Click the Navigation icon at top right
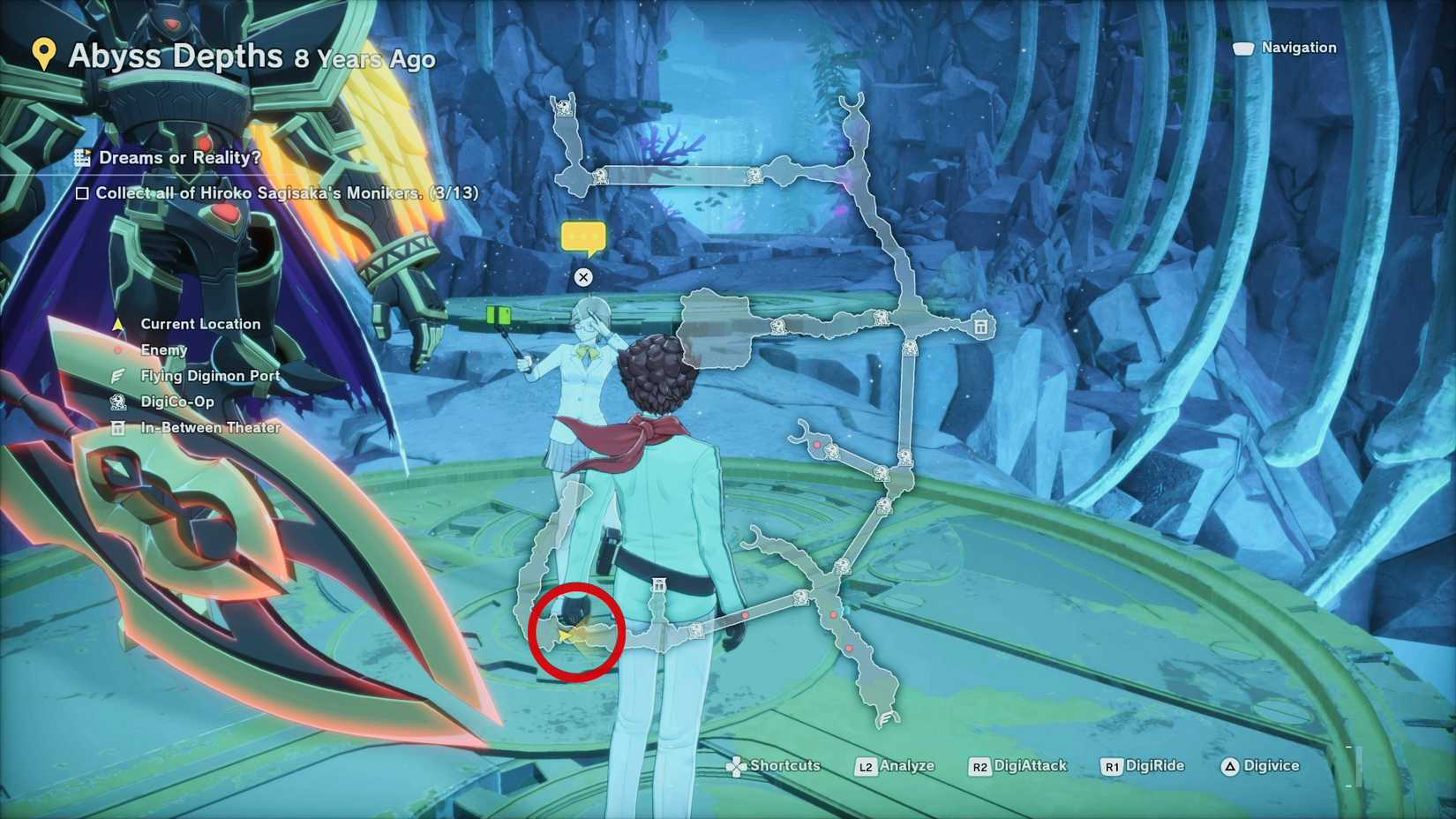 click(1245, 49)
